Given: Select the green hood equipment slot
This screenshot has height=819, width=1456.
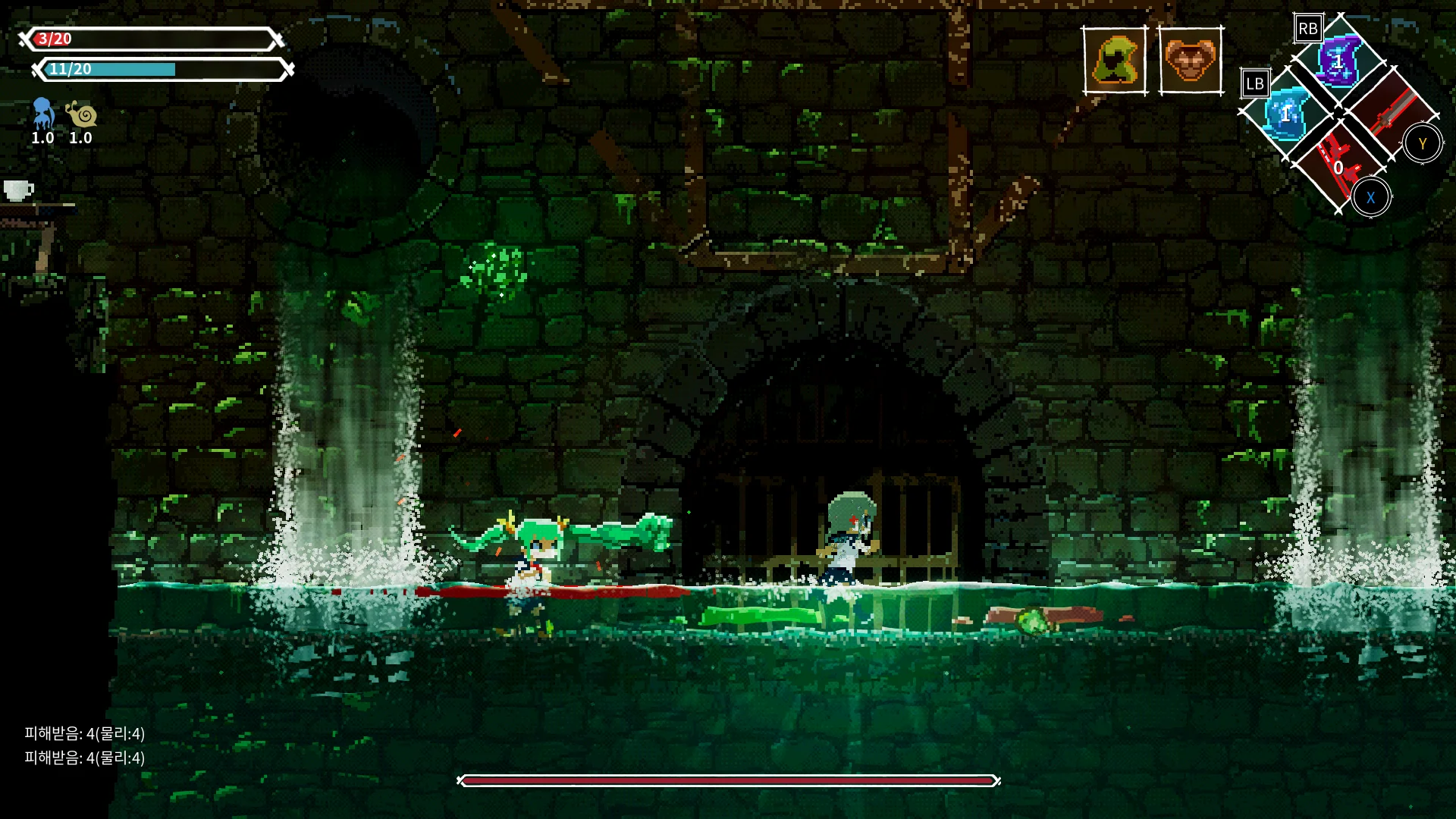Looking at the screenshot, I should (1116, 61).
